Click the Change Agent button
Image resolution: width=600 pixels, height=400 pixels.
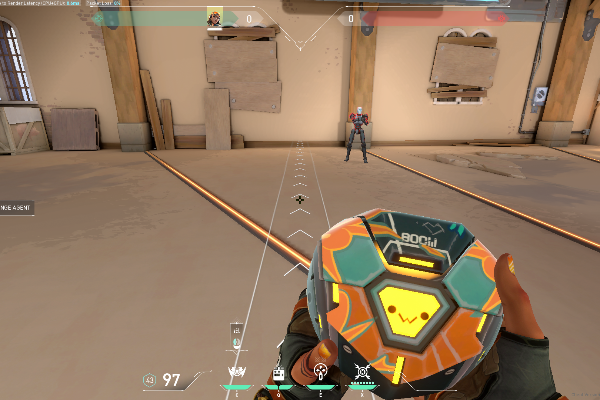pyautogui.click(x=16, y=207)
